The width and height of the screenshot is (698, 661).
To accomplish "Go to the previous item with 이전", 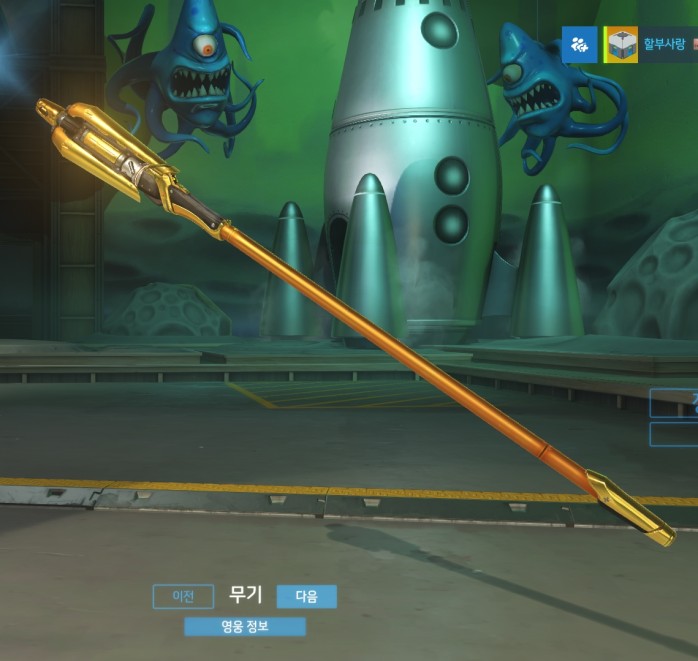I will (x=183, y=597).
